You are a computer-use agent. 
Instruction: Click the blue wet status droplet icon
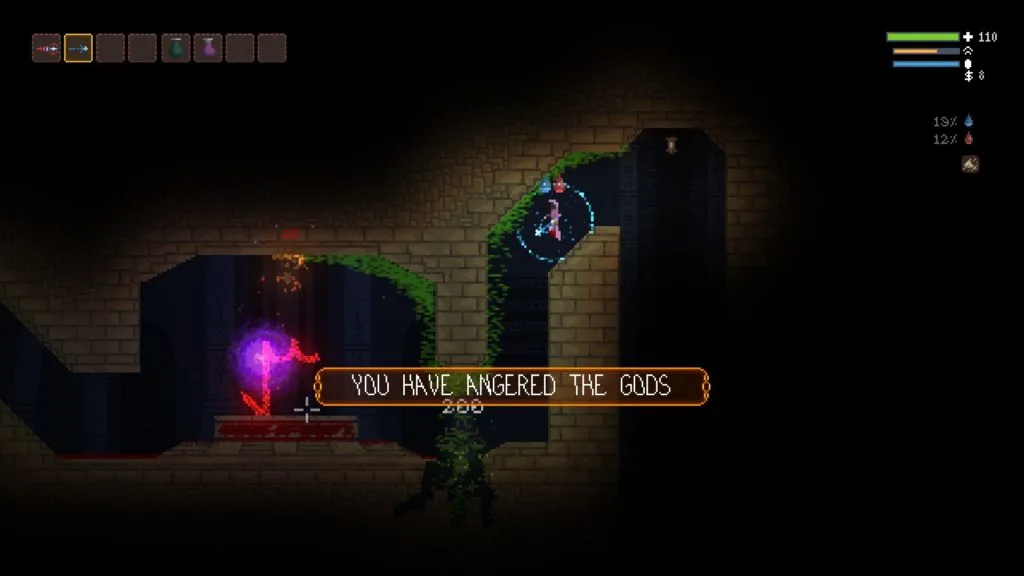[x=968, y=121]
